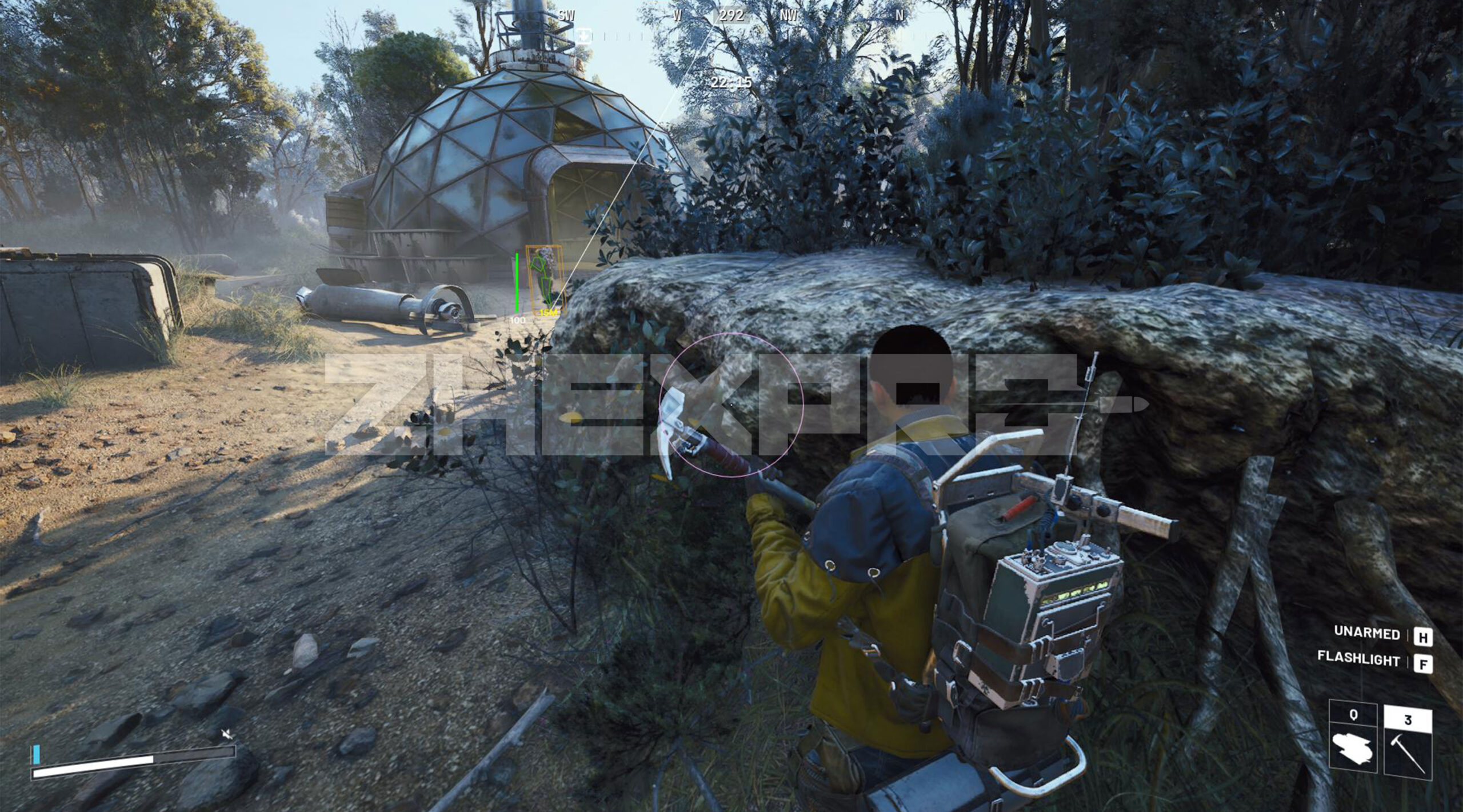Image resolution: width=1463 pixels, height=812 pixels.
Task: Select the Q gadget item slot
Action: [1352, 743]
